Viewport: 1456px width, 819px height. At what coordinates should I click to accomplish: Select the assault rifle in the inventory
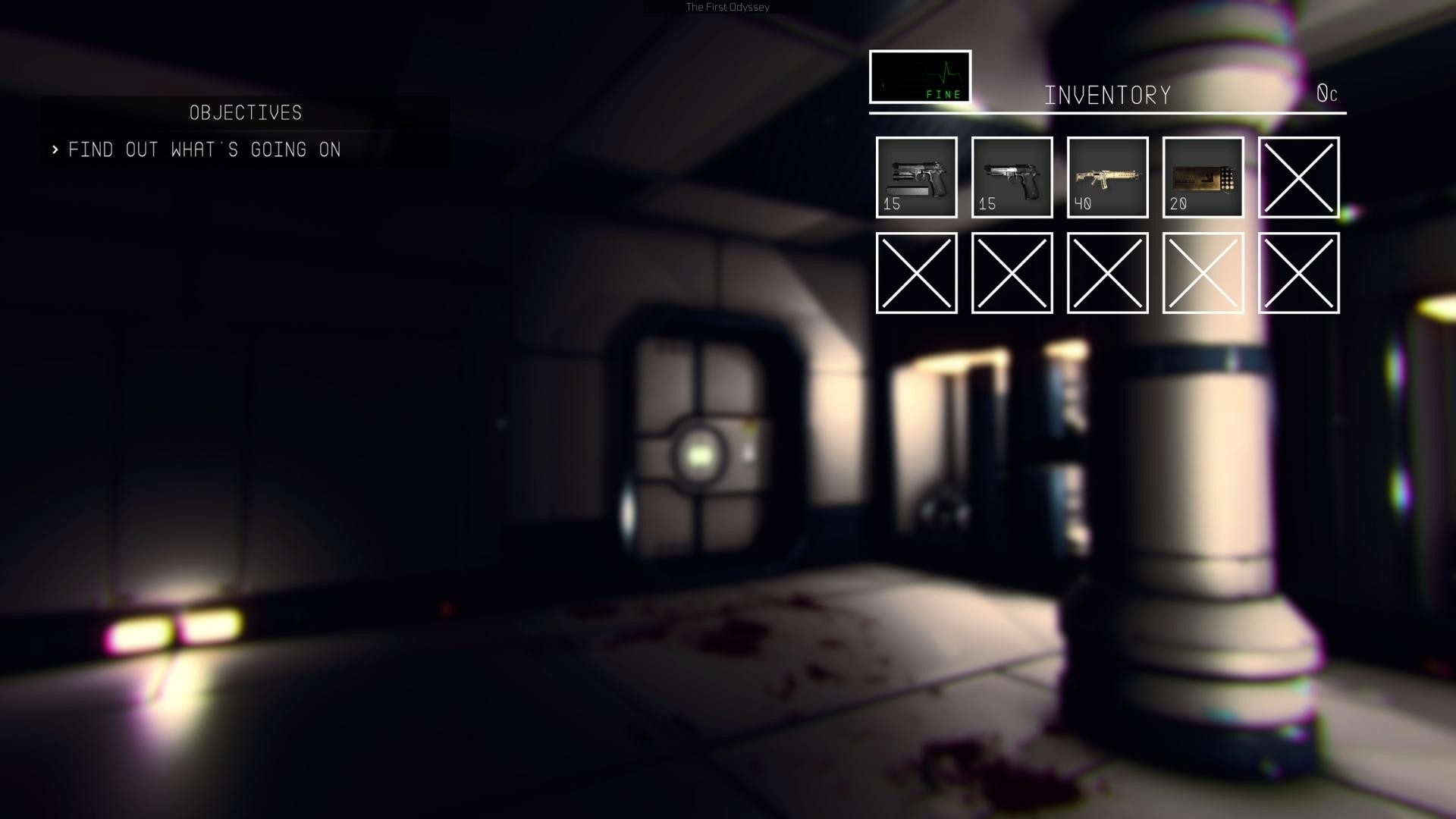tap(1107, 177)
